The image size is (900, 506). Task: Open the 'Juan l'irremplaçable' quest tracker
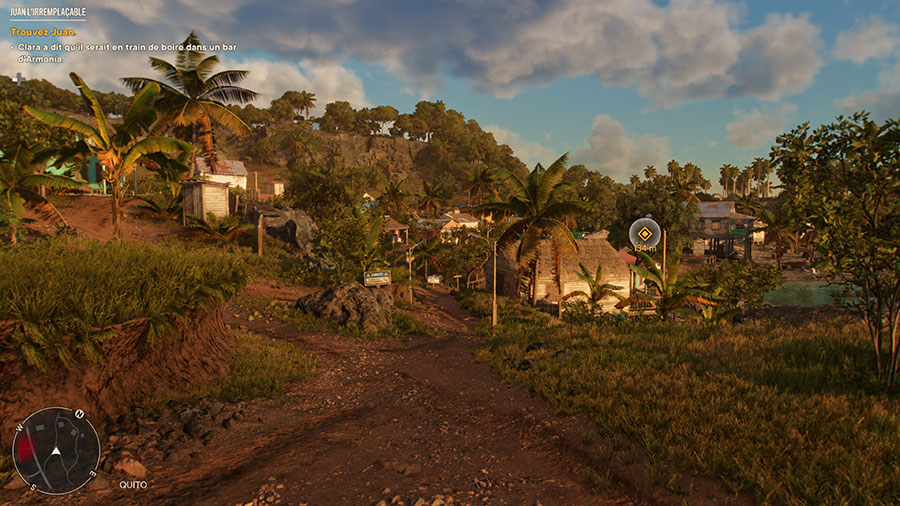(x=48, y=13)
